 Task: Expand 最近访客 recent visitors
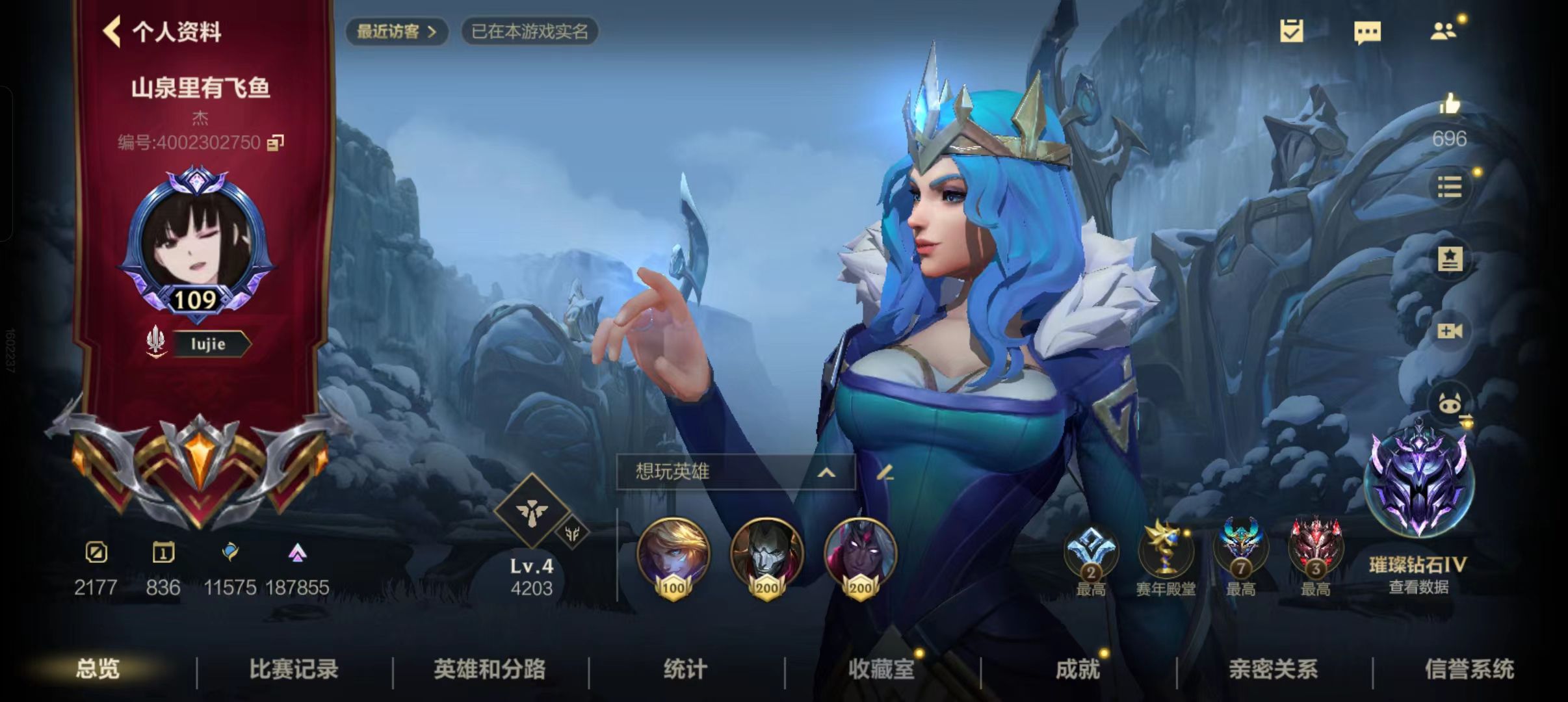coord(397,31)
